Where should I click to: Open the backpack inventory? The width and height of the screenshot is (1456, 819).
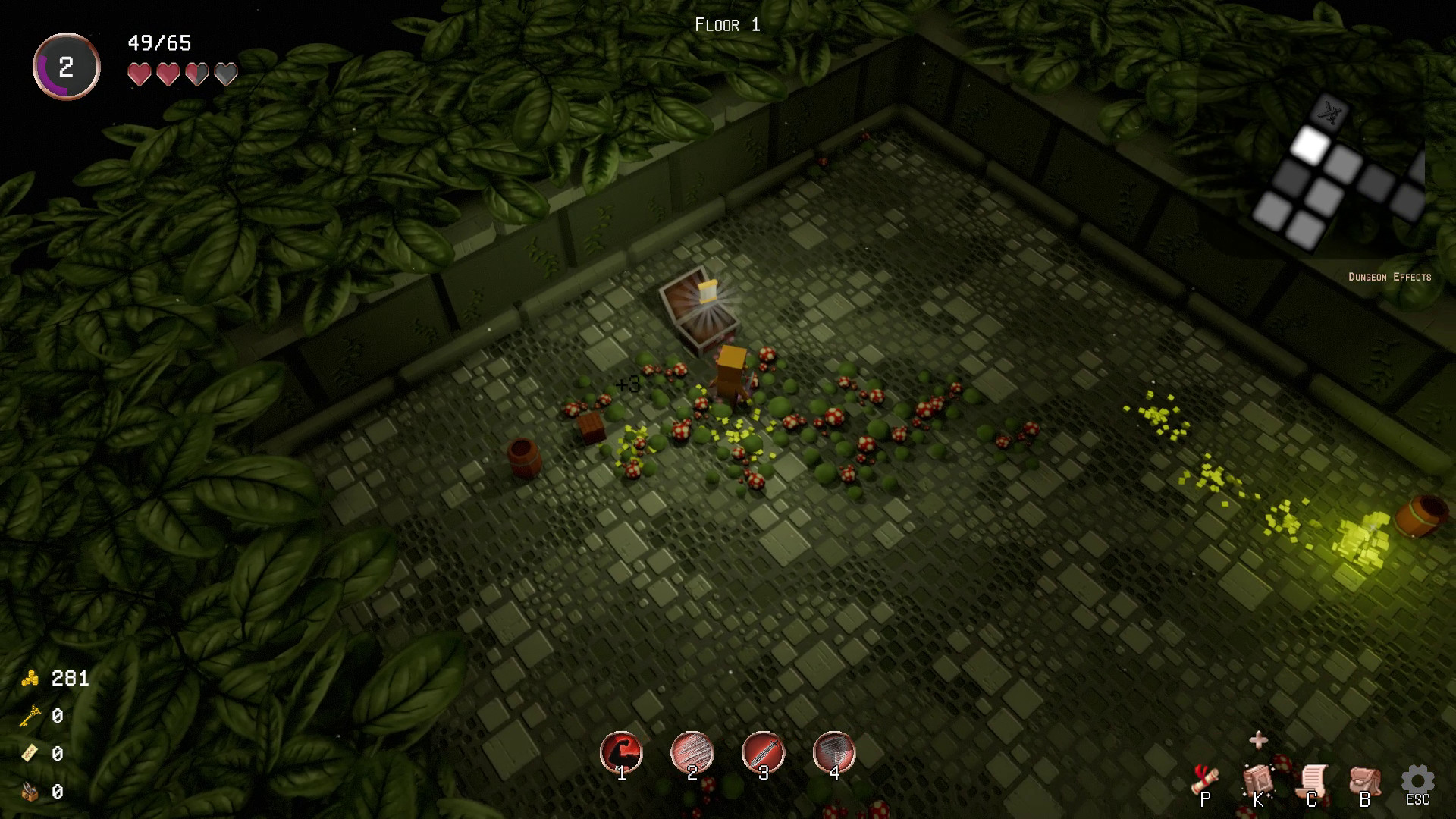pos(1365,781)
